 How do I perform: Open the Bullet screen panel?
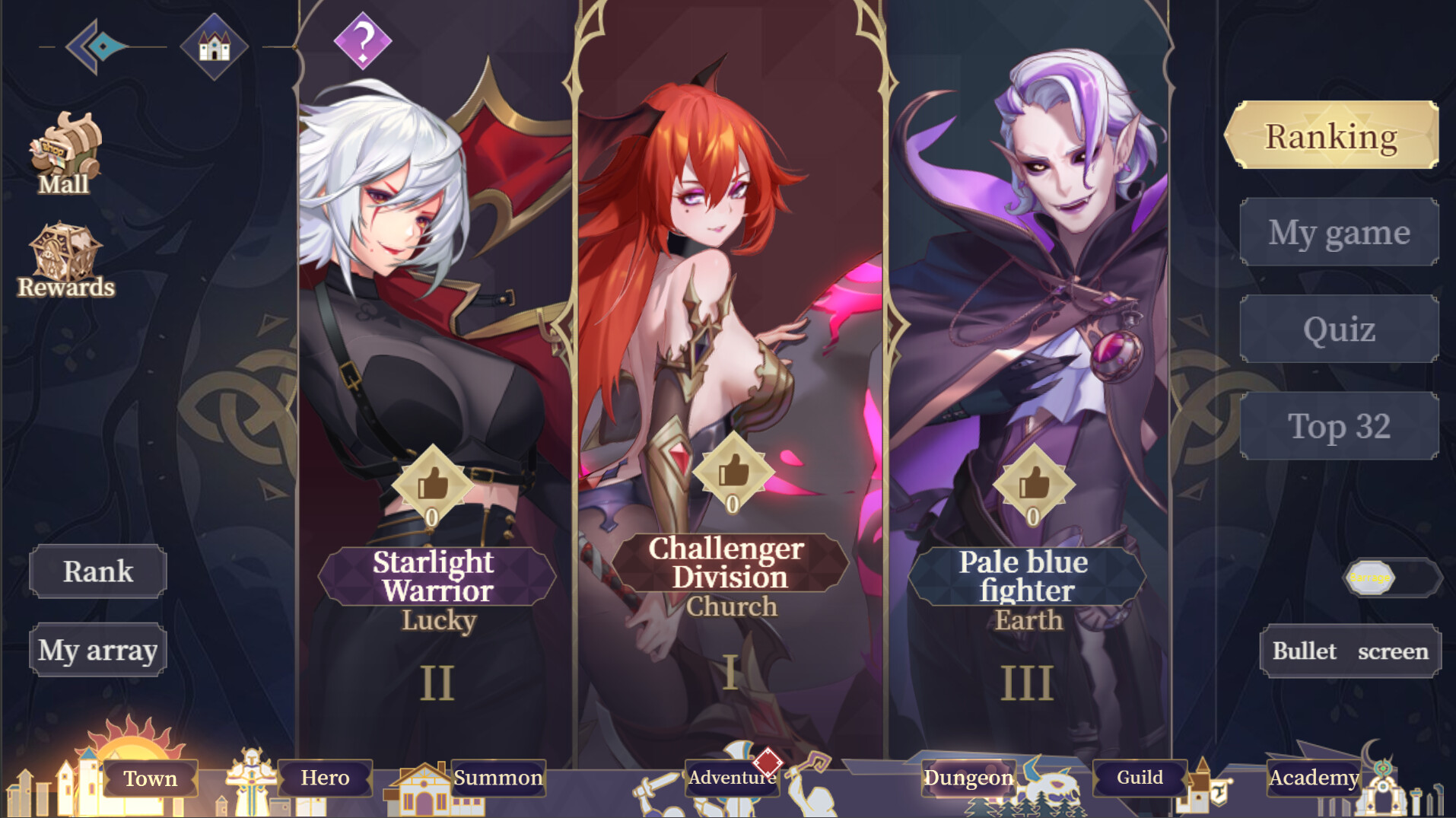1350,651
